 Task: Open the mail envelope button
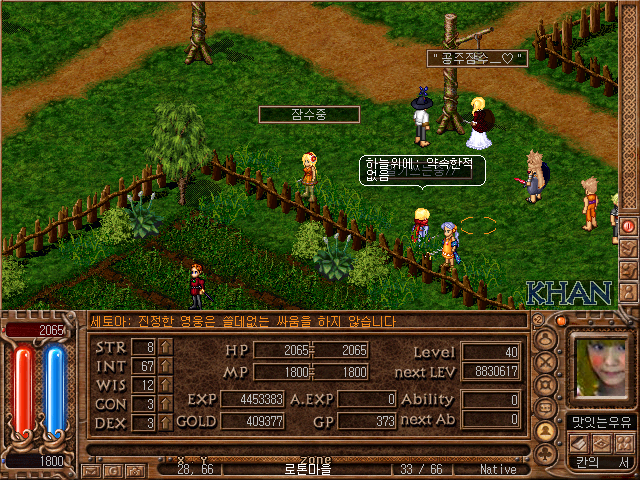coord(92,469)
